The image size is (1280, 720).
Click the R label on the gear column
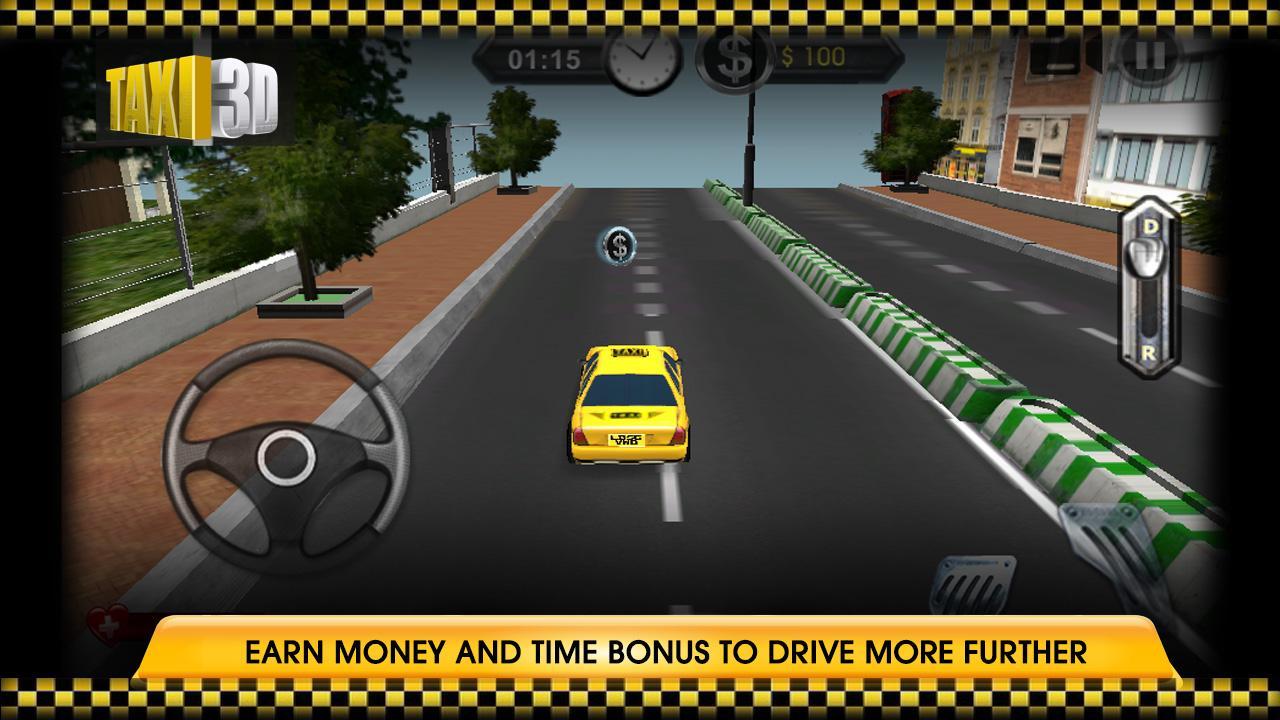pos(1149,352)
